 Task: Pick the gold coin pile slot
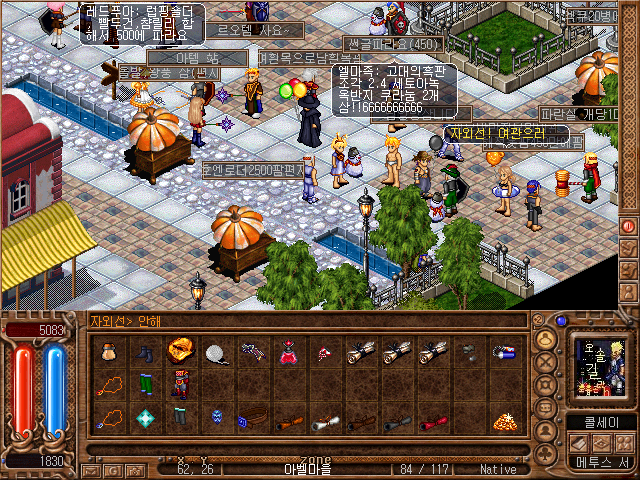[x=502, y=420]
